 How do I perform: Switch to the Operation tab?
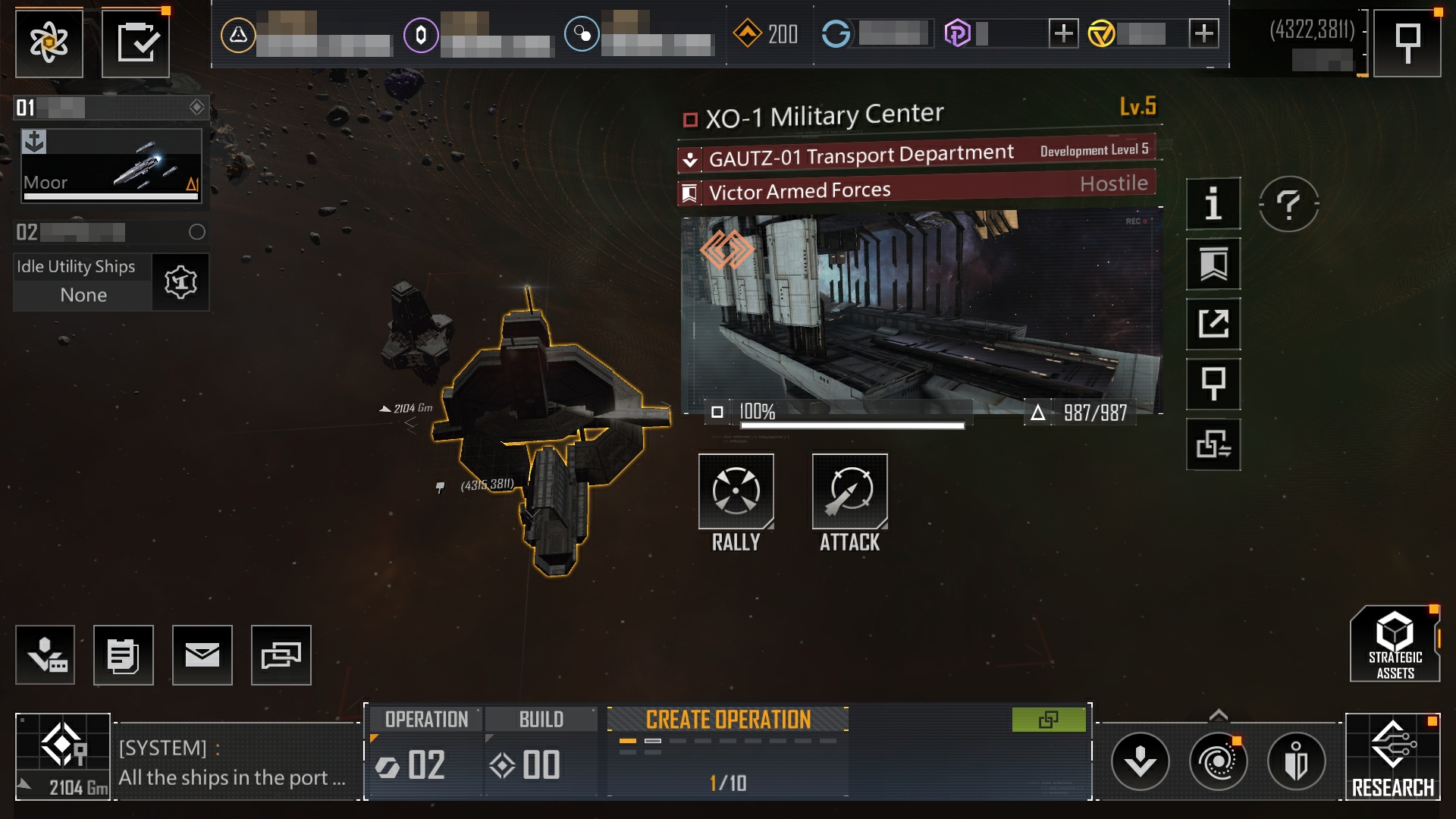[x=426, y=719]
